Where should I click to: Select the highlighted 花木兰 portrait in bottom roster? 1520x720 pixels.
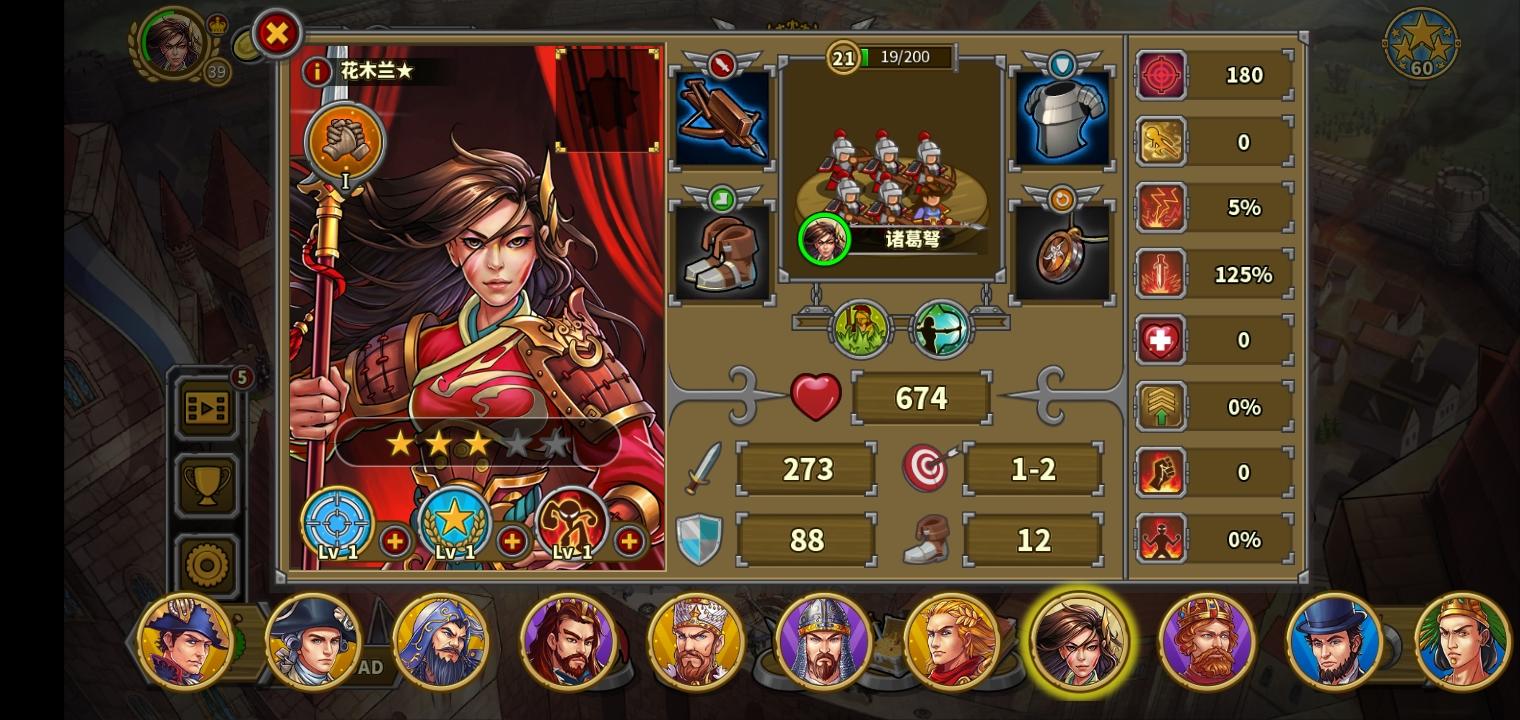[1079, 641]
